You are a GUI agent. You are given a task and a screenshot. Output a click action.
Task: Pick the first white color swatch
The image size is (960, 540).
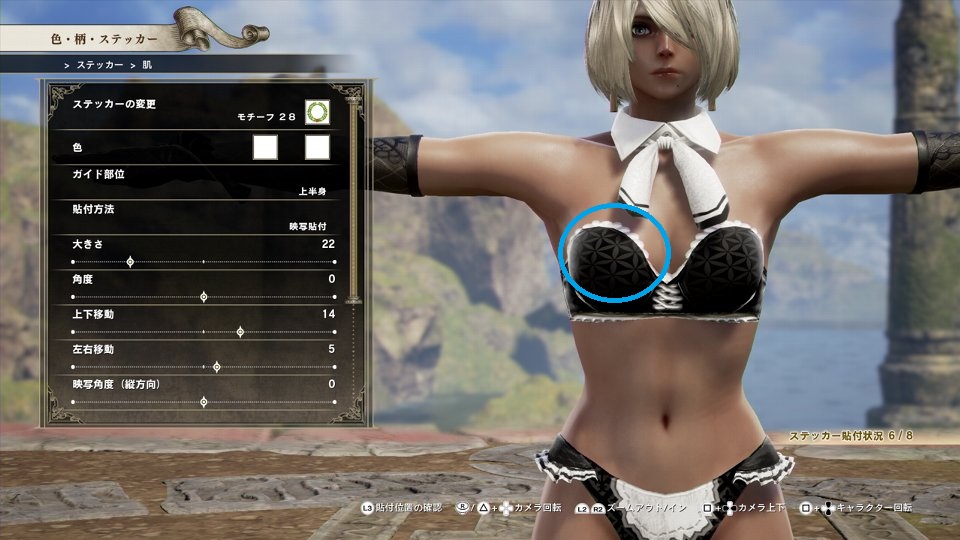pos(265,148)
